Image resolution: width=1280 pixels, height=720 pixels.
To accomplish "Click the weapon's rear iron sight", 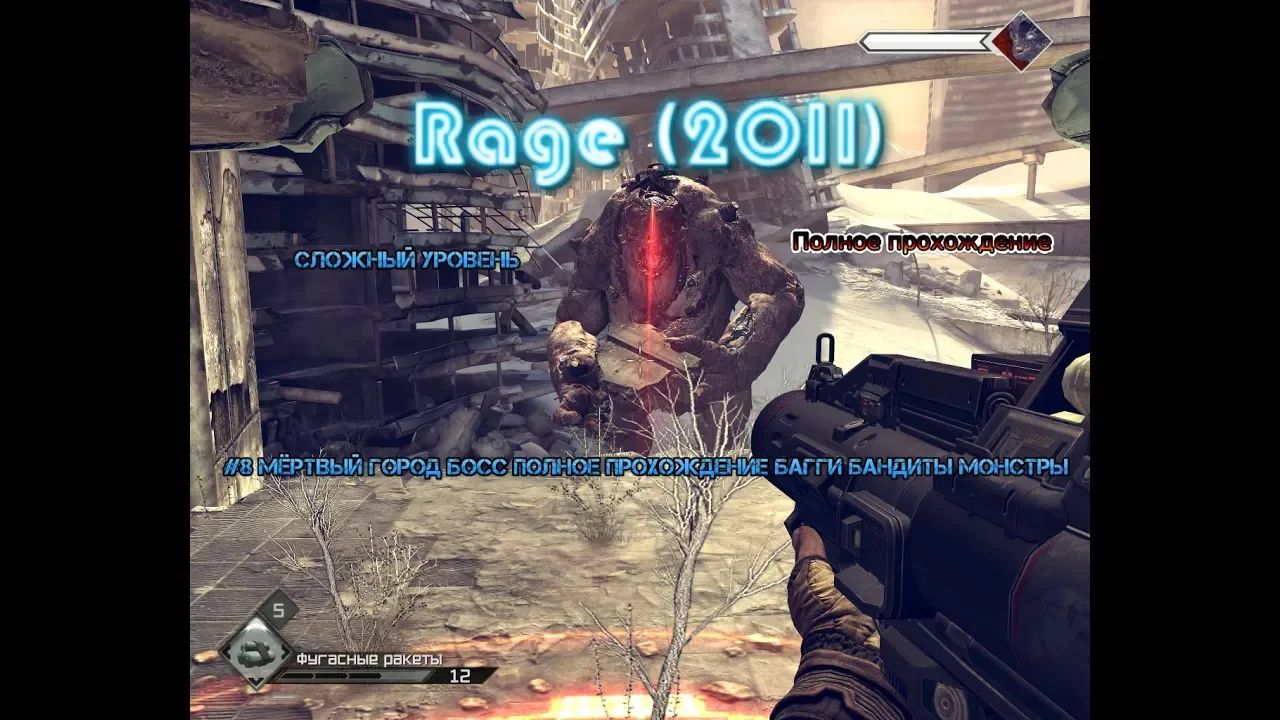I will (x=827, y=355).
